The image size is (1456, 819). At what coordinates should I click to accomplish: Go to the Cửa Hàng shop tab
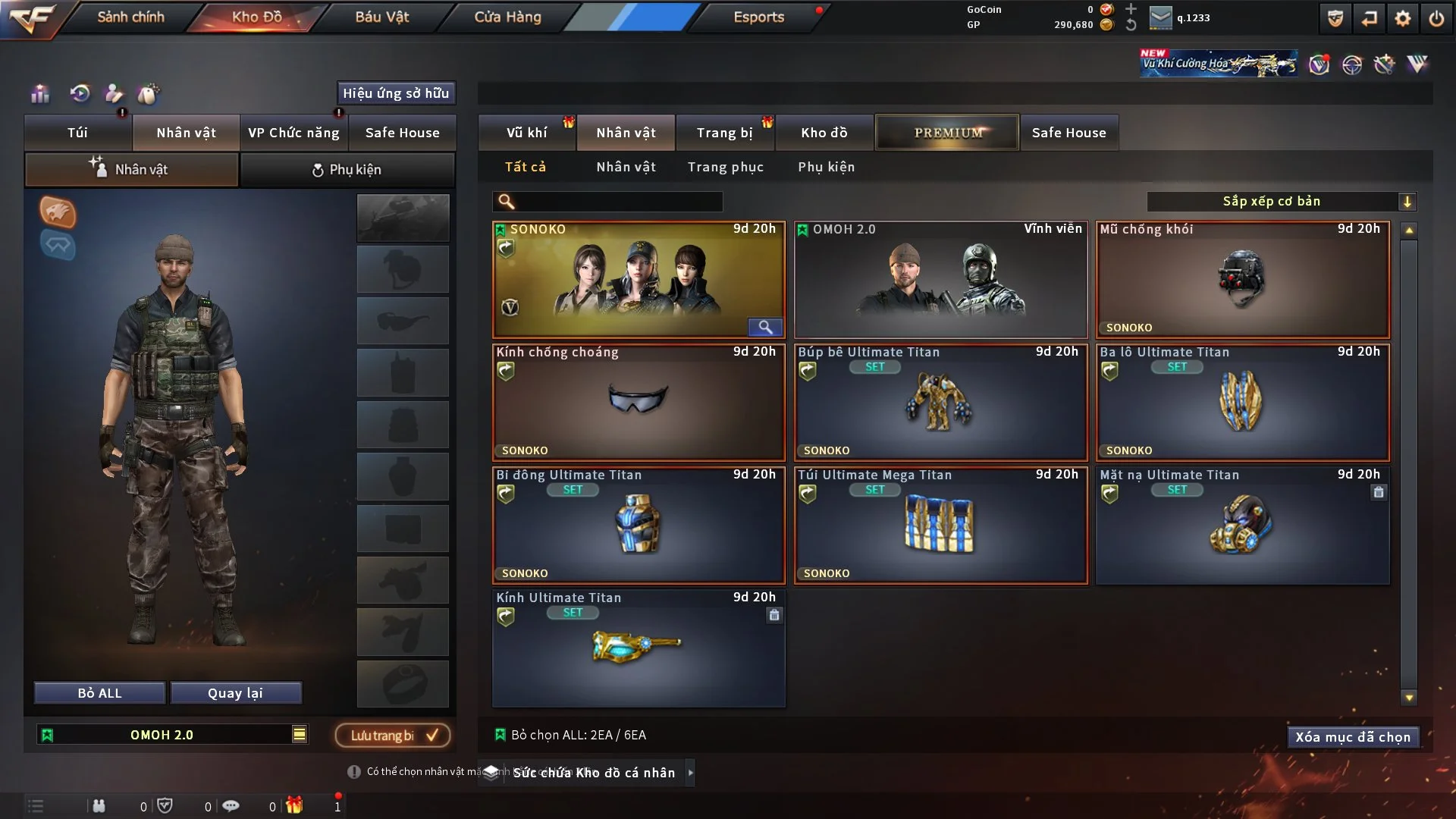pyautogui.click(x=507, y=17)
